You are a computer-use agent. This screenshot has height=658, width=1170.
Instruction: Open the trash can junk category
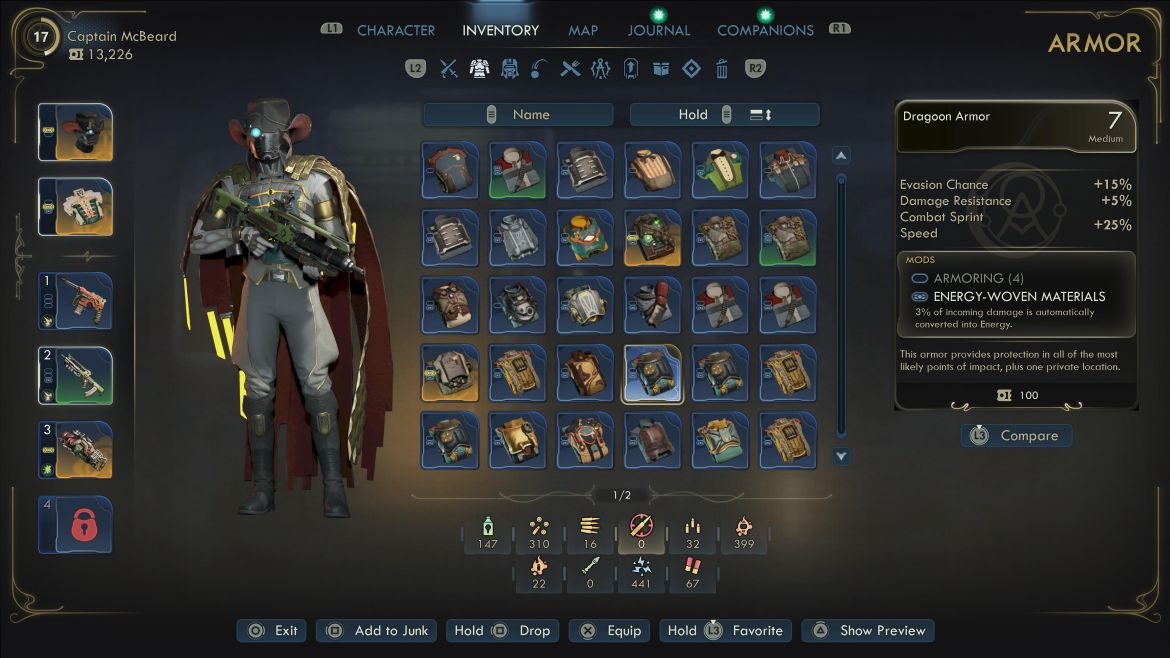tap(722, 69)
